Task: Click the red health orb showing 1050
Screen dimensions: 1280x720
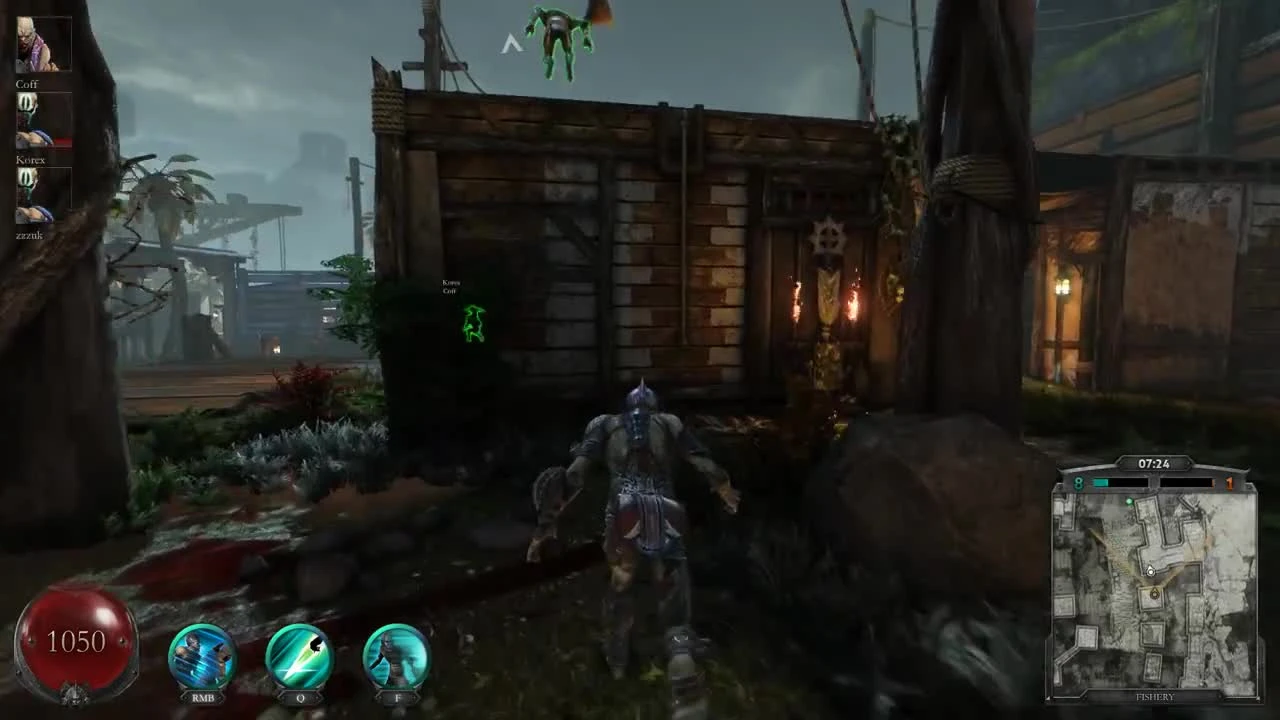Action: click(78, 638)
